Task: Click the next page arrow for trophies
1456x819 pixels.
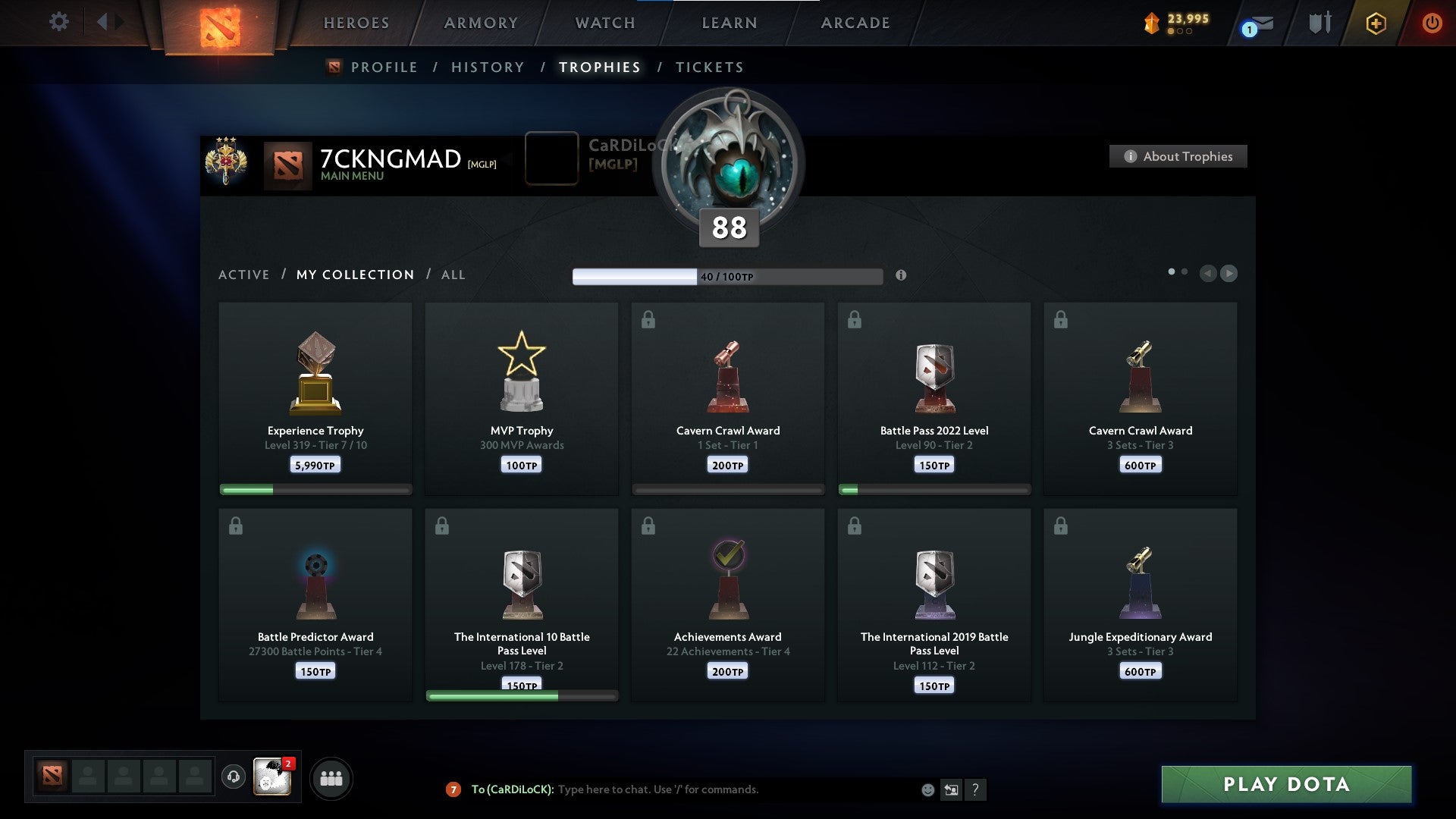Action: (1228, 274)
